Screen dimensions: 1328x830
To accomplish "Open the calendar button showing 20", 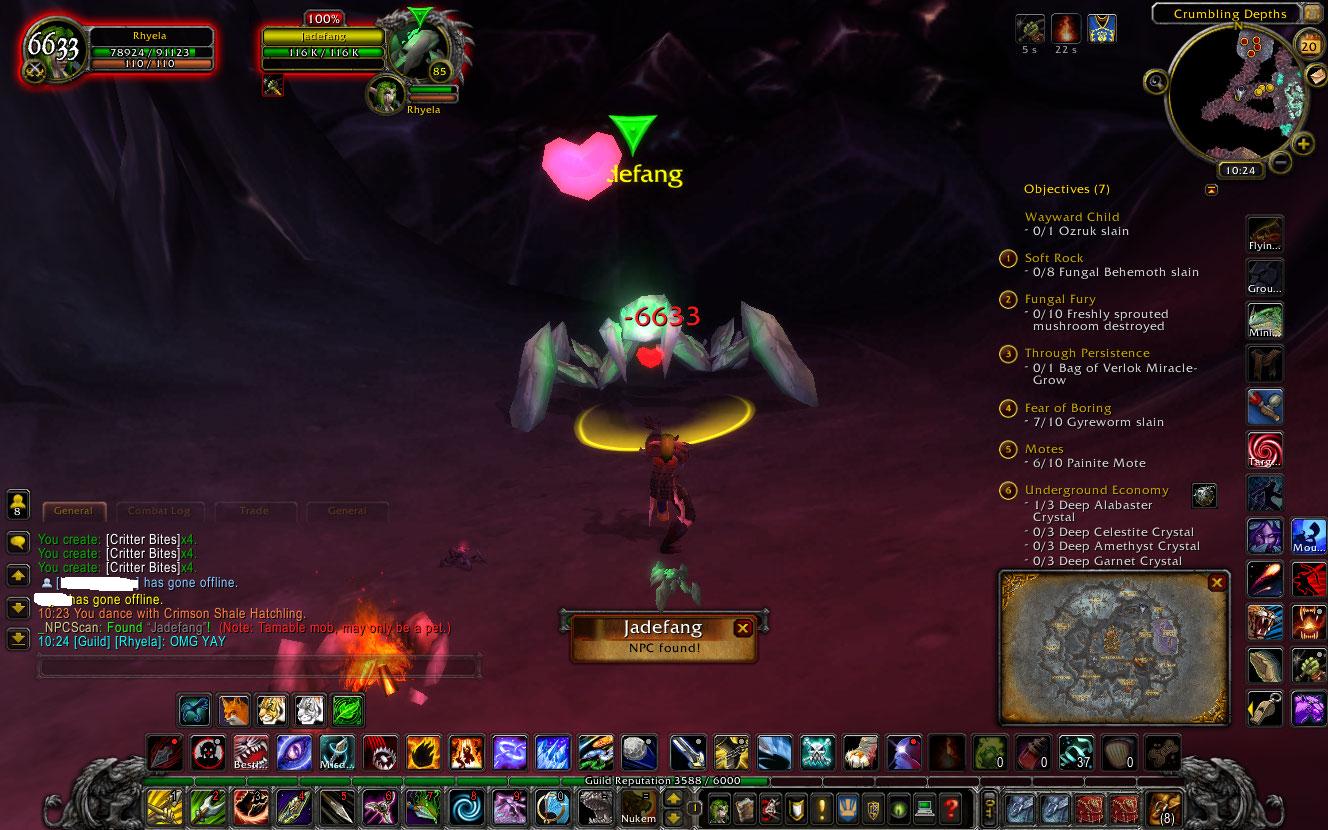I will (x=1308, y=44).
